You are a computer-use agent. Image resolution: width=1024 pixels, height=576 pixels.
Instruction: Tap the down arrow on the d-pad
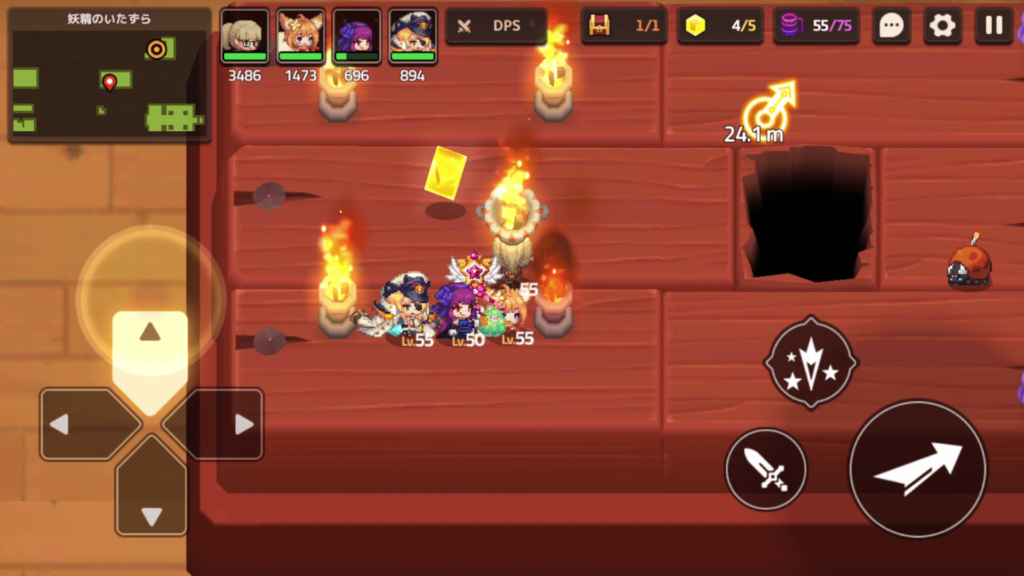tap(151, 500)
